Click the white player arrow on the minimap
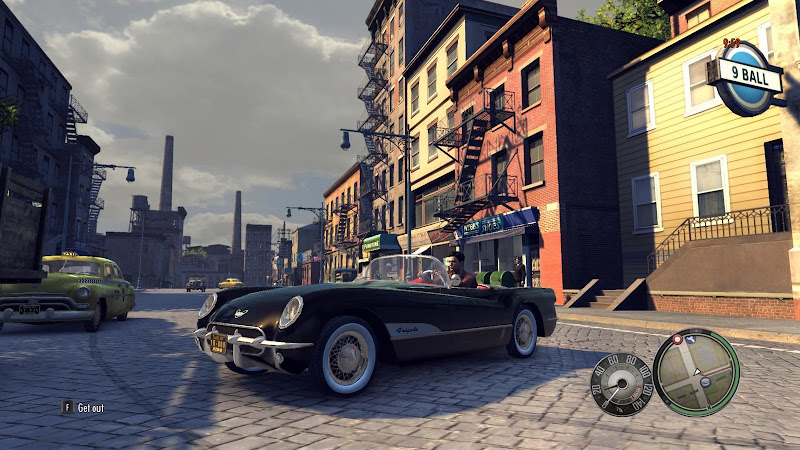 tap(697, 372)
